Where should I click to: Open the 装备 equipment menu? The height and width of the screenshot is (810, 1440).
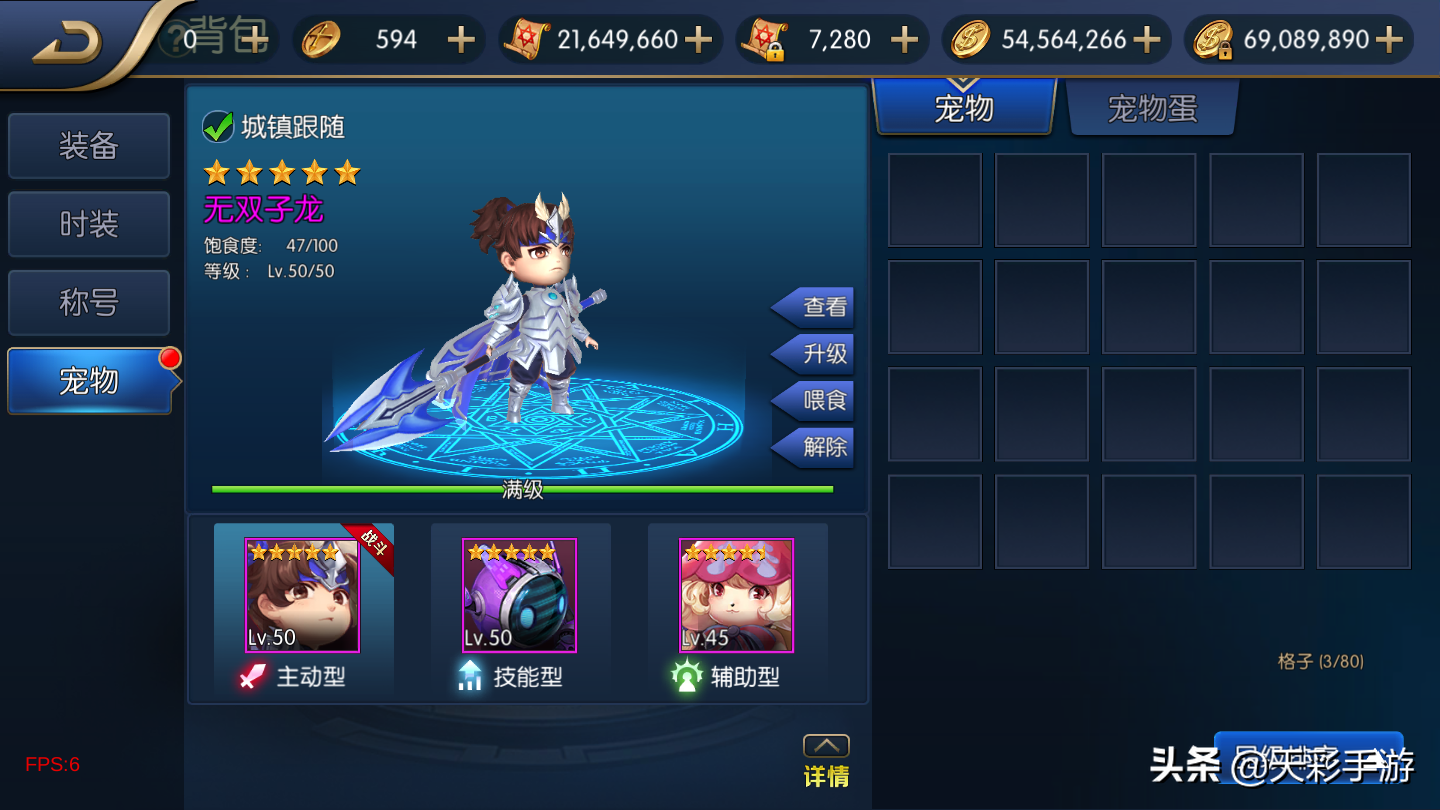click(89, 146)
